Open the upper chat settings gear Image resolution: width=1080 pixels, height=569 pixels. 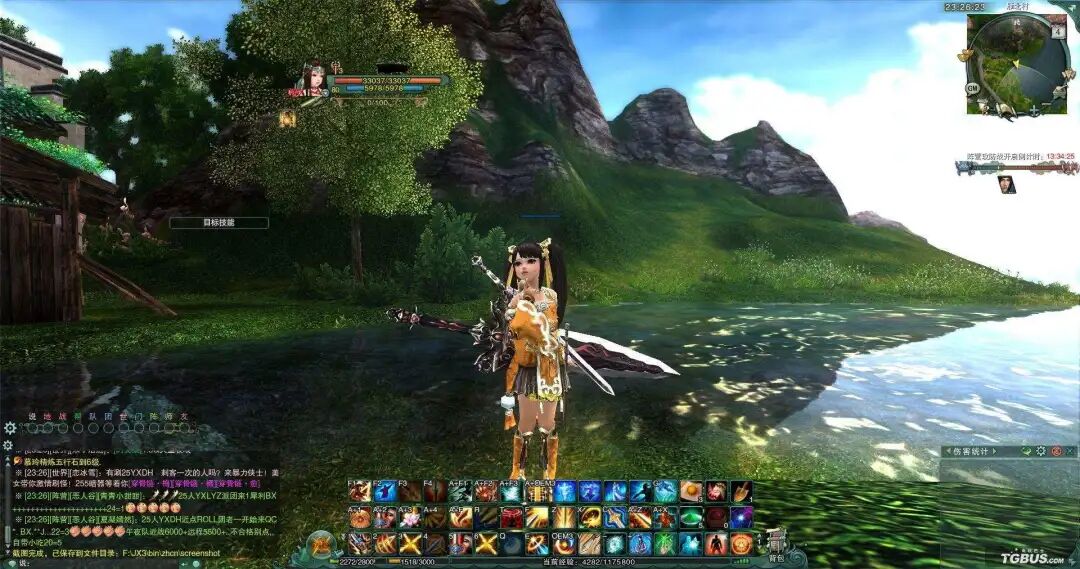point(10,428)
